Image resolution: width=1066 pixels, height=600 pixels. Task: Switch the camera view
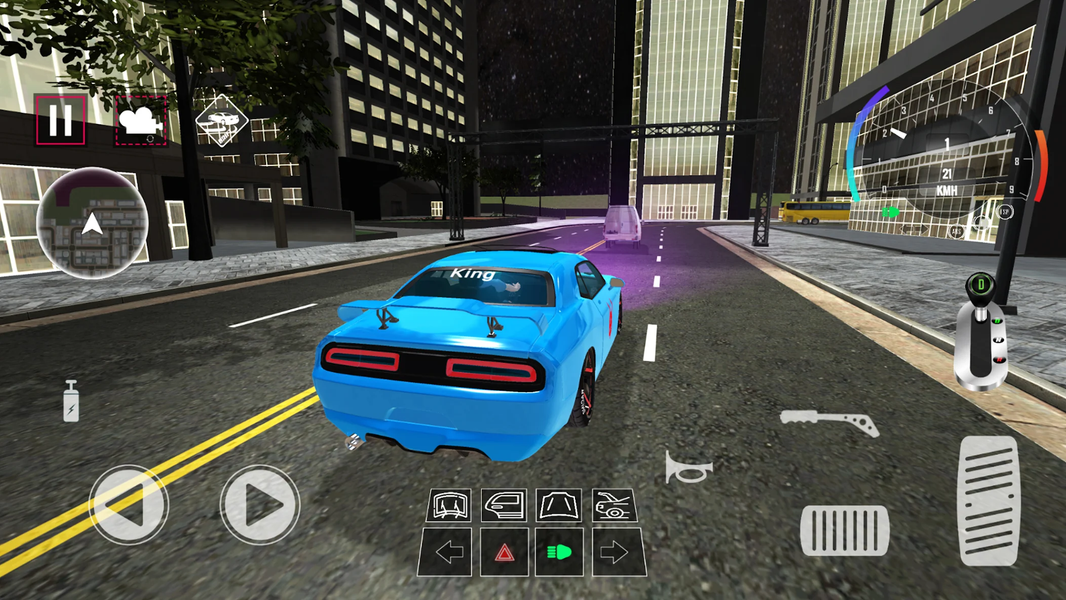point(141,121)
